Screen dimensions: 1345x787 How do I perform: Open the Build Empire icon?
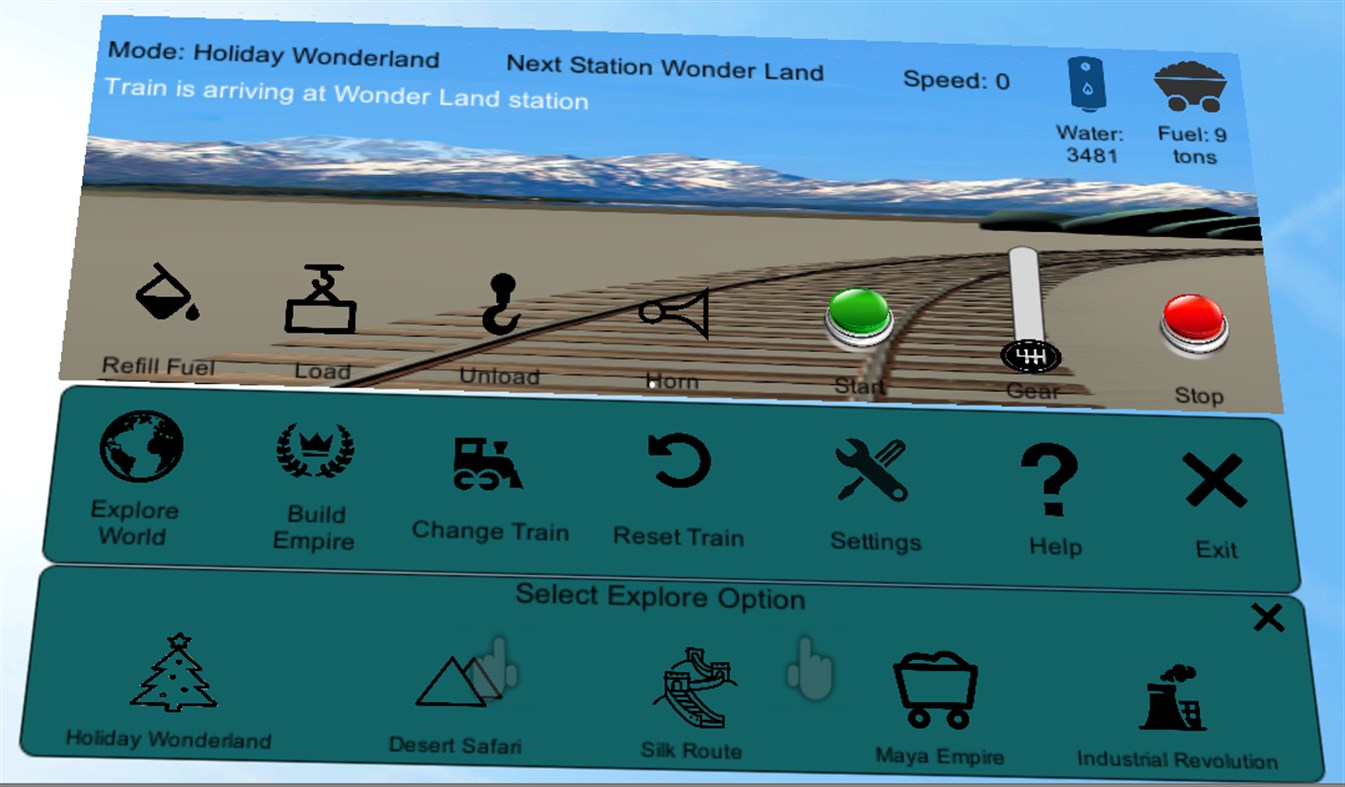[x=313, y=450]
